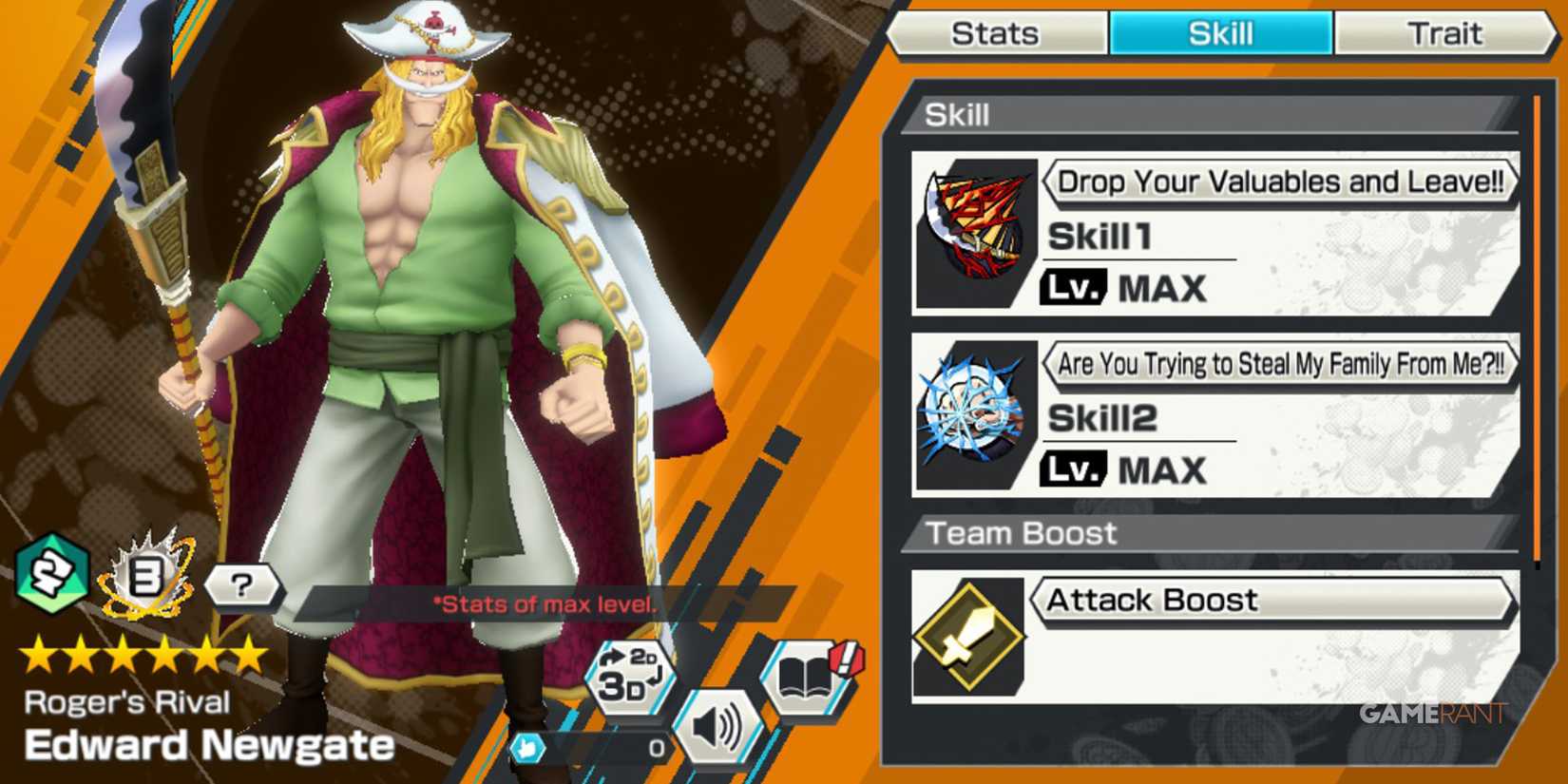Like Edward Newgate with the thumbs-up toggle
1568x784 pixels.
point(529,749)
